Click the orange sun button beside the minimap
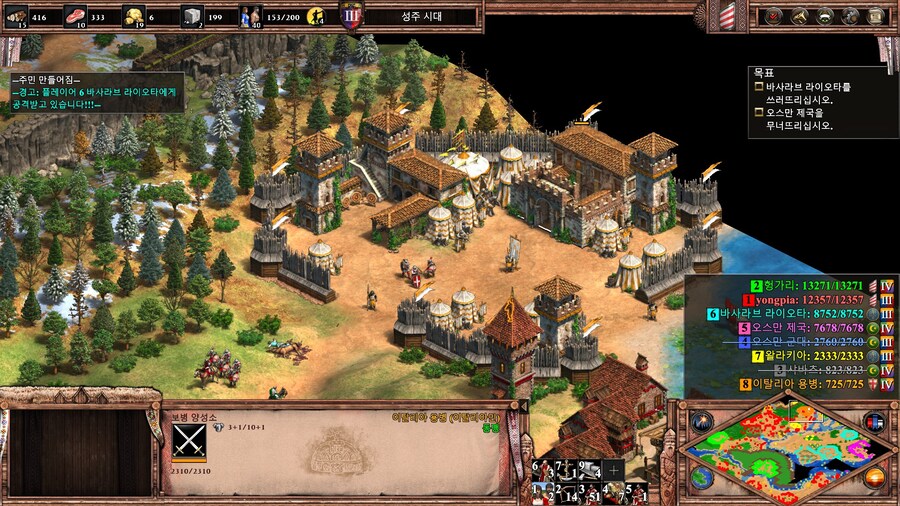Screen dimensions: 900x506 click(x=875, y=477)
